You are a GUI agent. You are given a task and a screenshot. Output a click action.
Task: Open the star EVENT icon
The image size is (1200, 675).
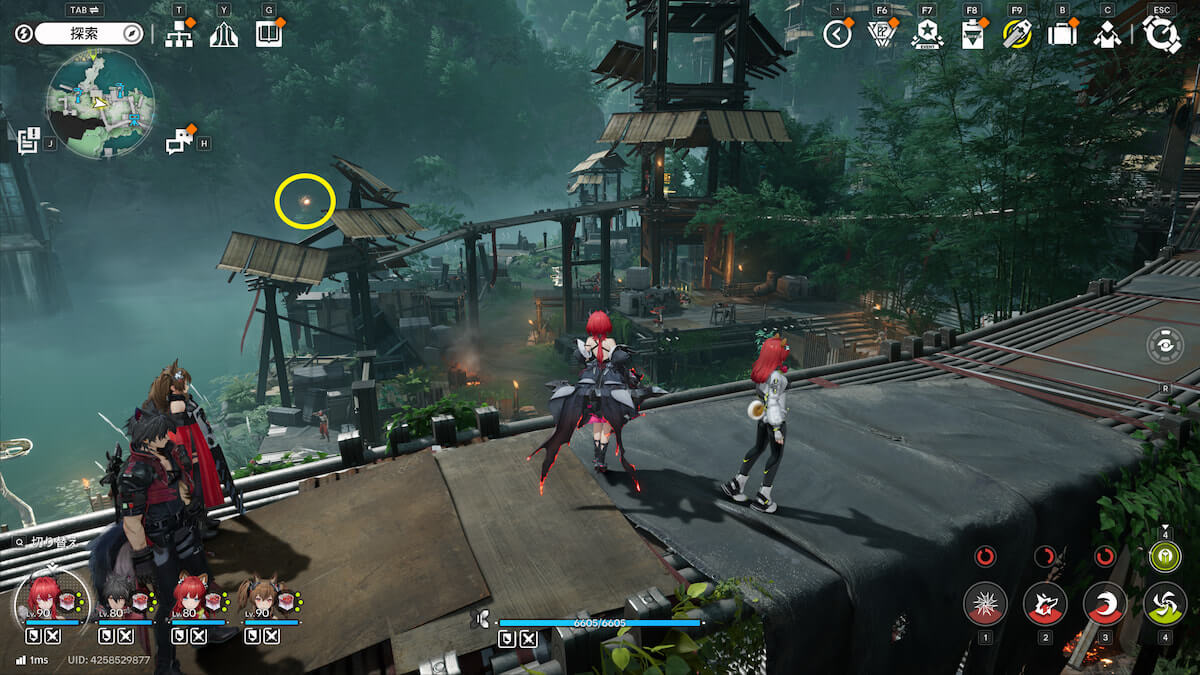[927, 34]
